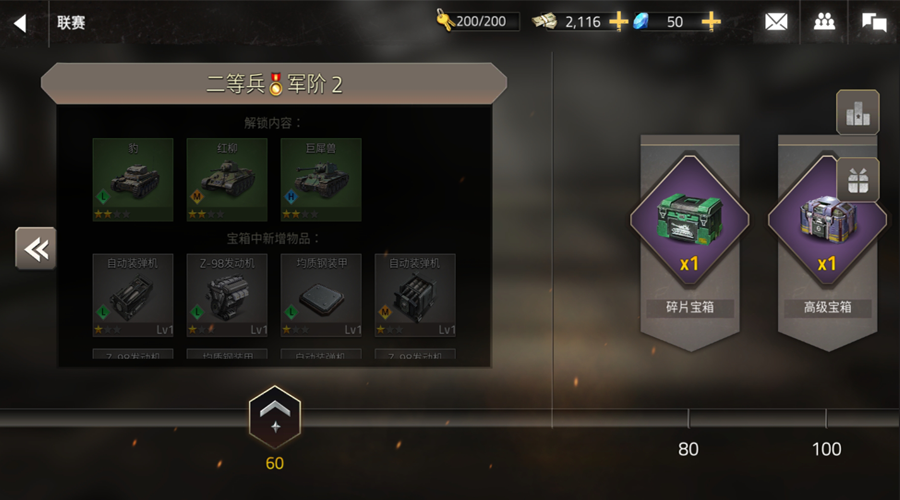This screenshot has height=500, width=900.
Task: Open the friends group icon
Action: 824,22
